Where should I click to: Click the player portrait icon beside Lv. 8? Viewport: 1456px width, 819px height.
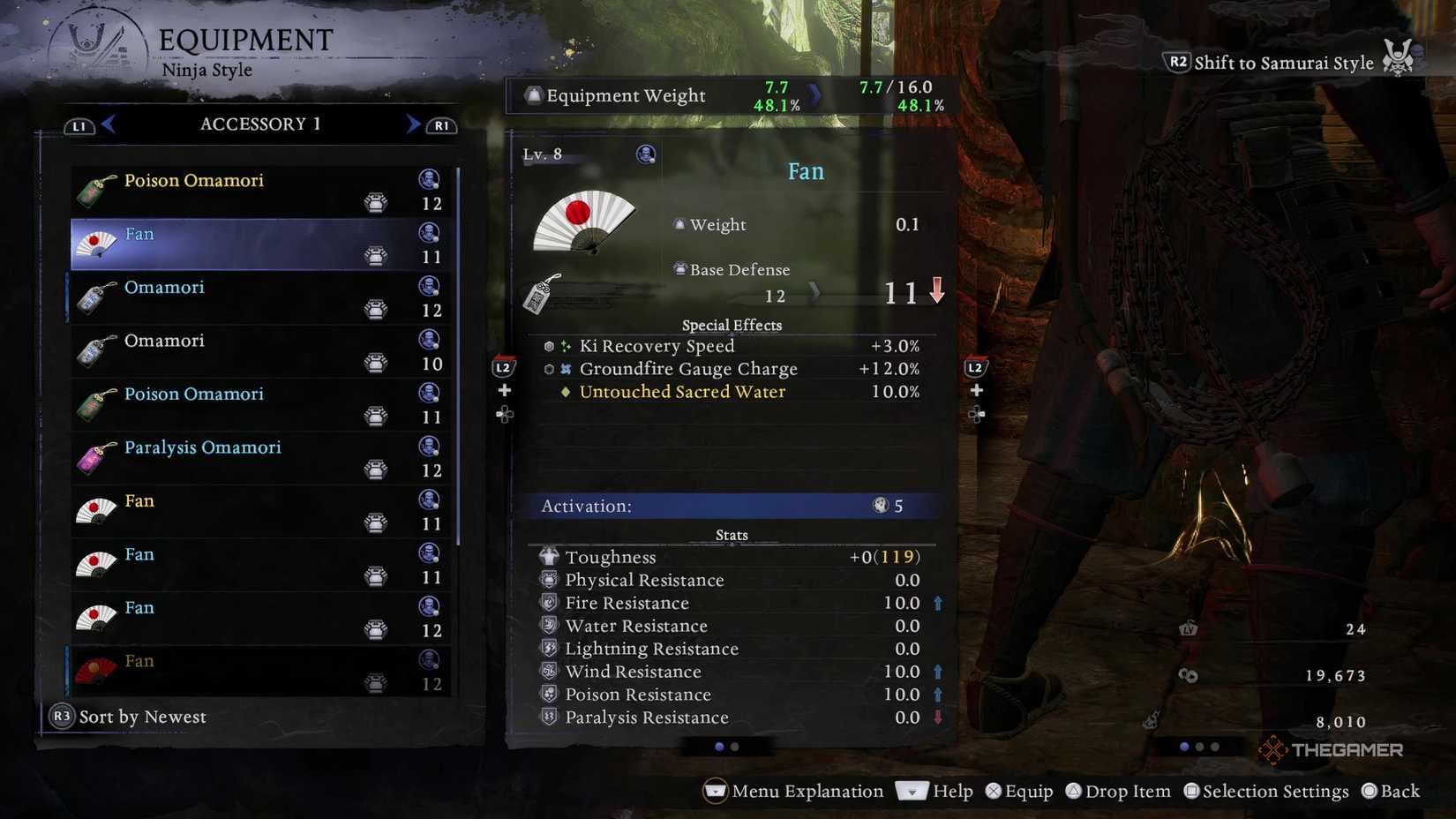[x=645, y=154]
